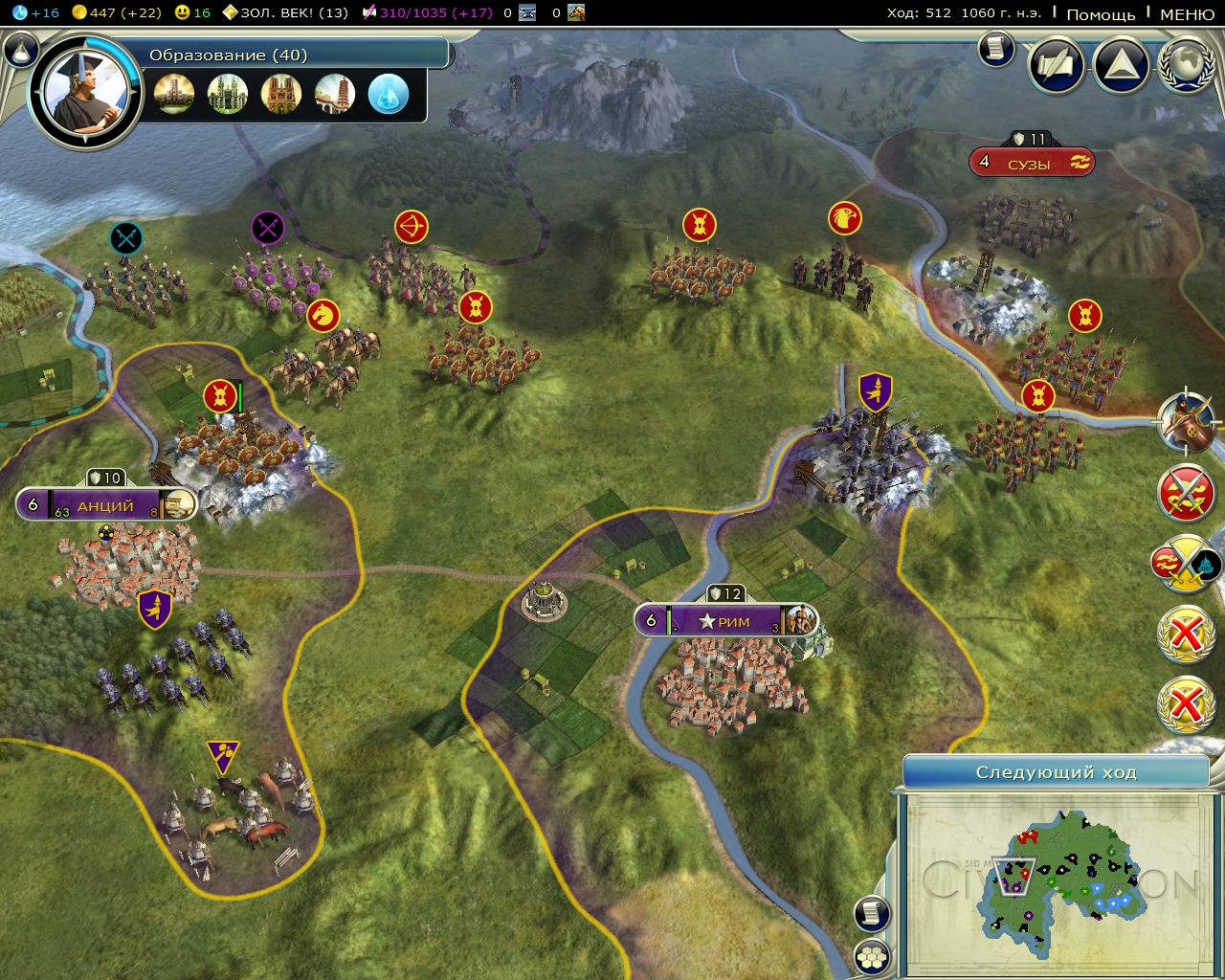Click the crossed swords war declaration notification
This screenshot has height=980, width=1225.
coord(1186,491)
